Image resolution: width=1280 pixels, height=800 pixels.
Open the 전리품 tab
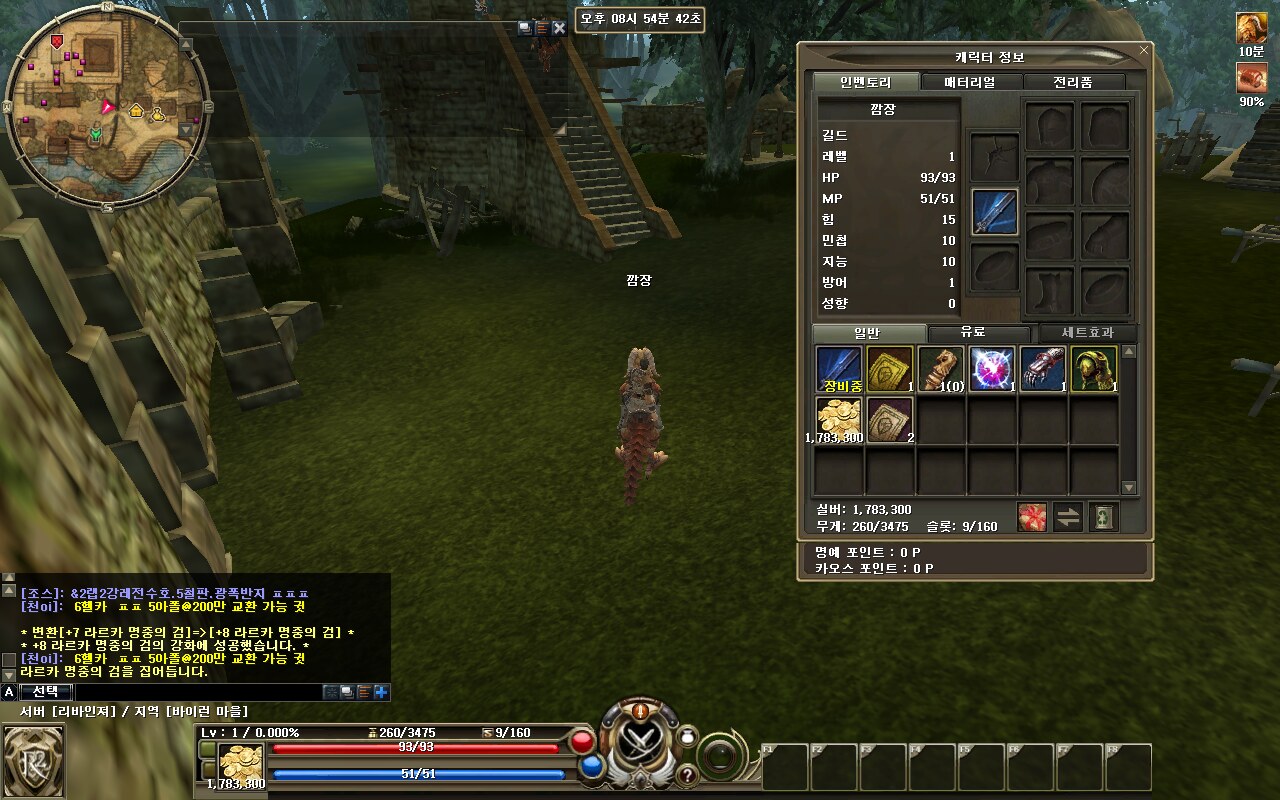1073,82
